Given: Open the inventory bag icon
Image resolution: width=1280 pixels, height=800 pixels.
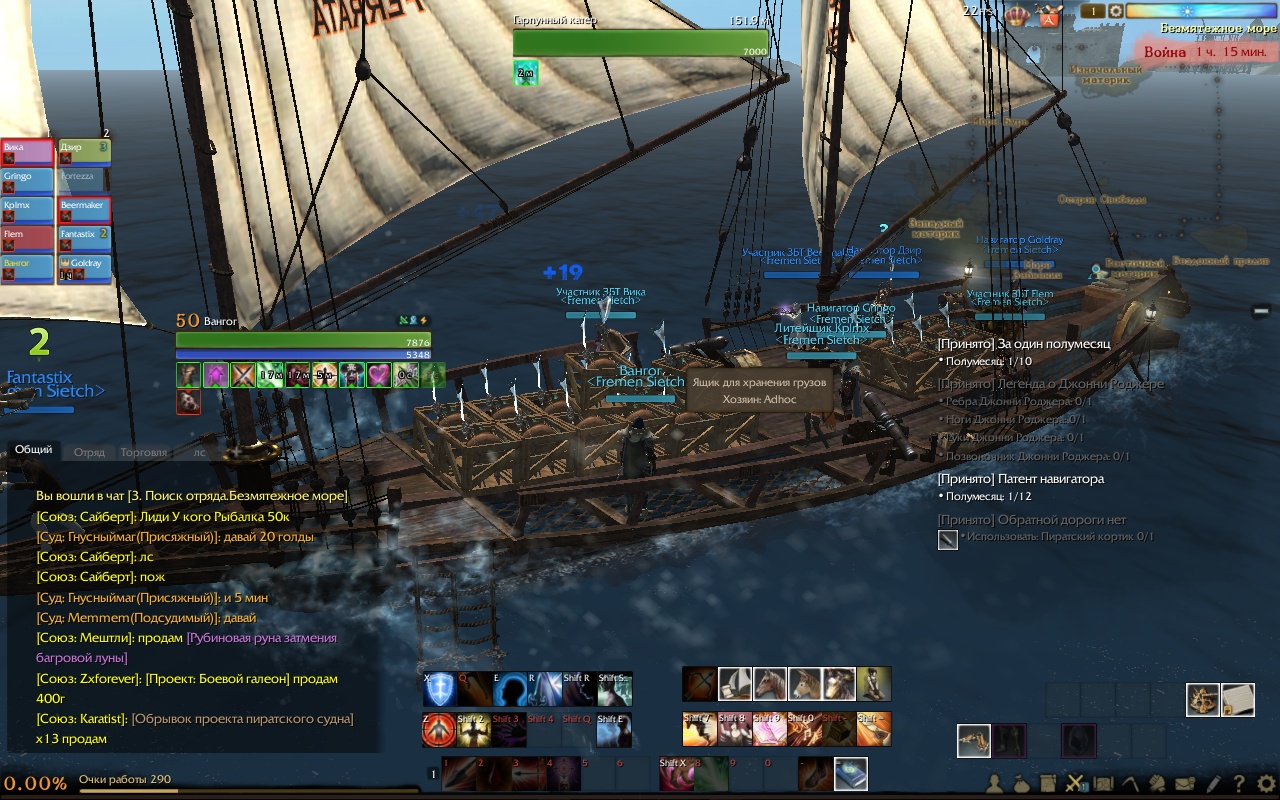Looking at the screenshot, I should [1023, 784].
